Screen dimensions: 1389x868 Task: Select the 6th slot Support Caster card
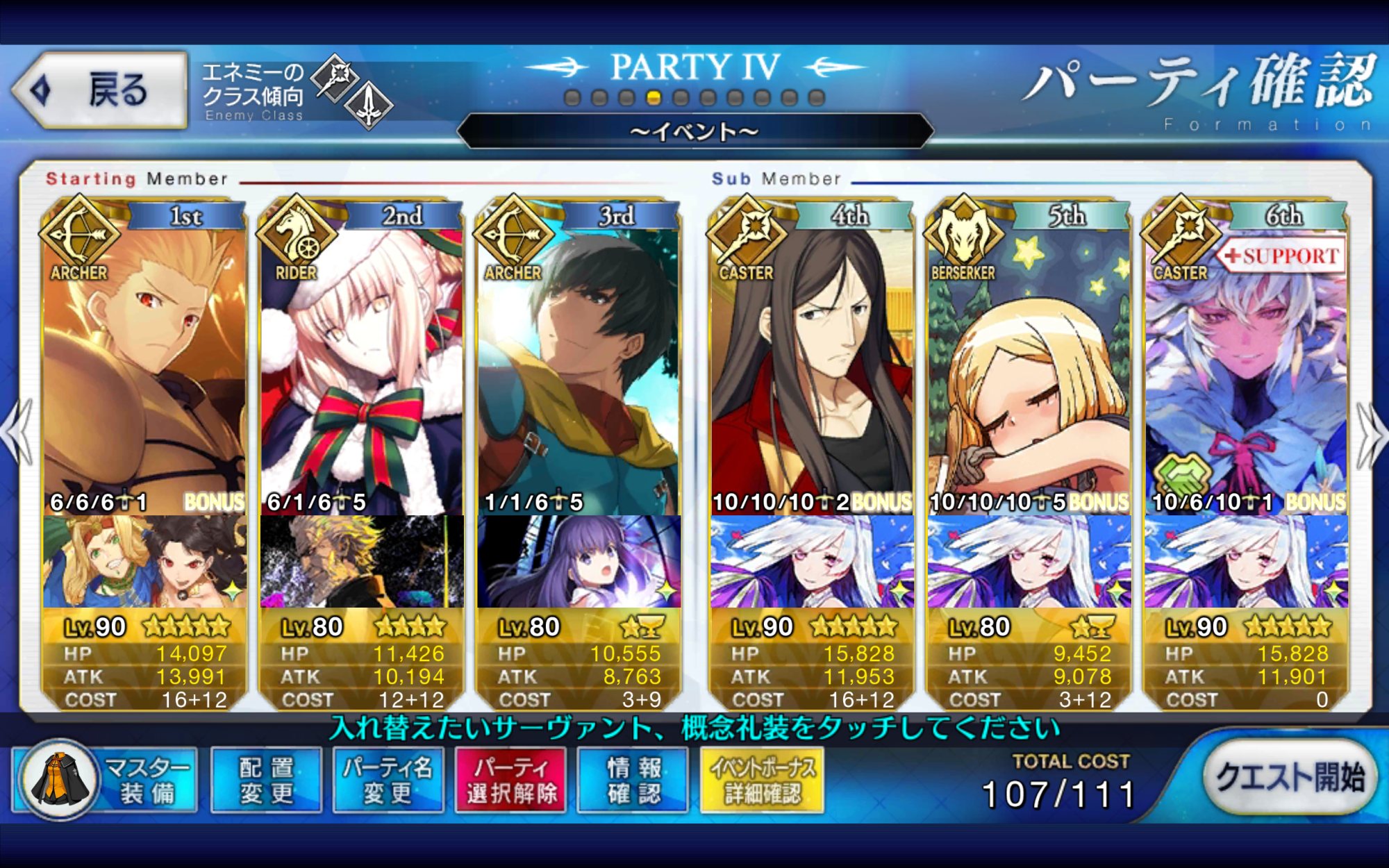(x=1246, y=368)
